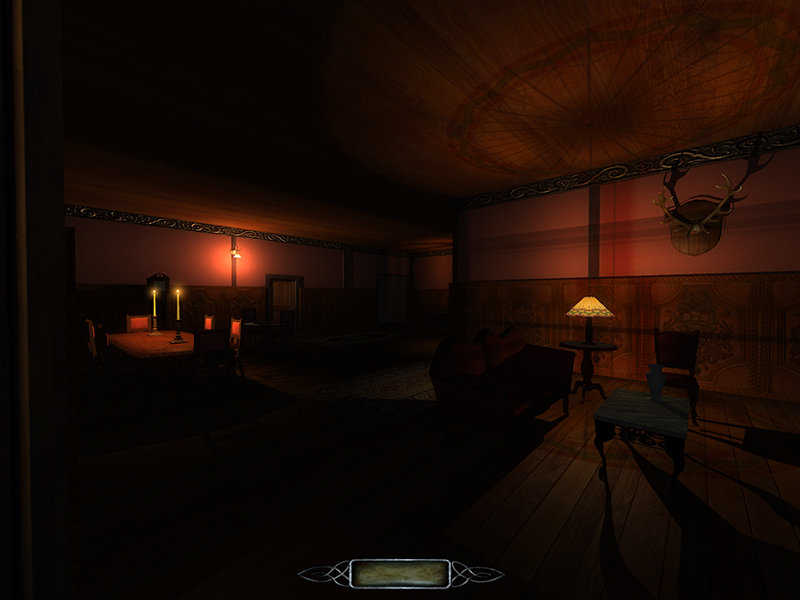
Task: Click the ornate silver-framed panel on the HUD
Action: tap(400, 573)
